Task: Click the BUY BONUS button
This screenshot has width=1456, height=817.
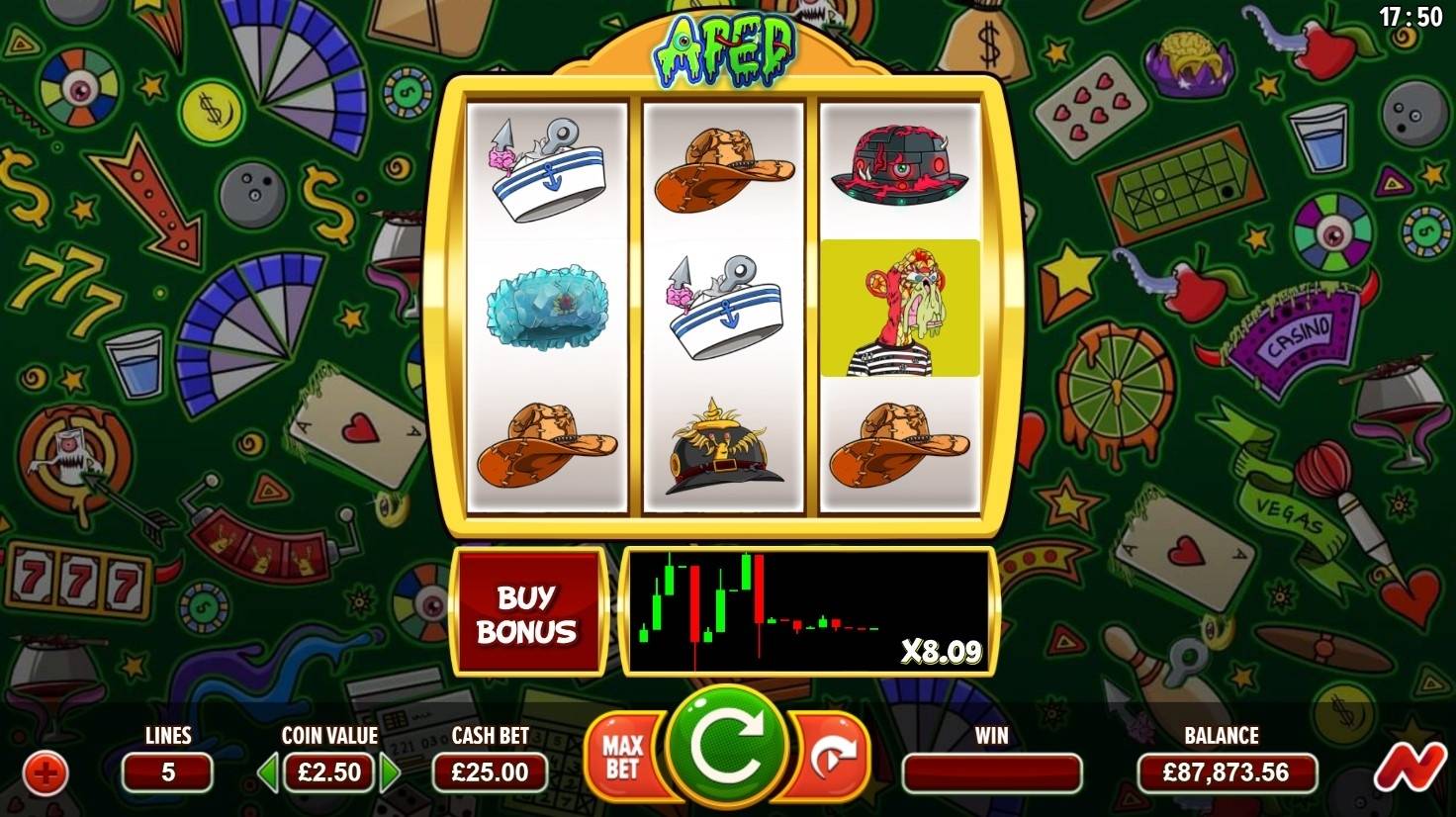Action: click(528, 613)
